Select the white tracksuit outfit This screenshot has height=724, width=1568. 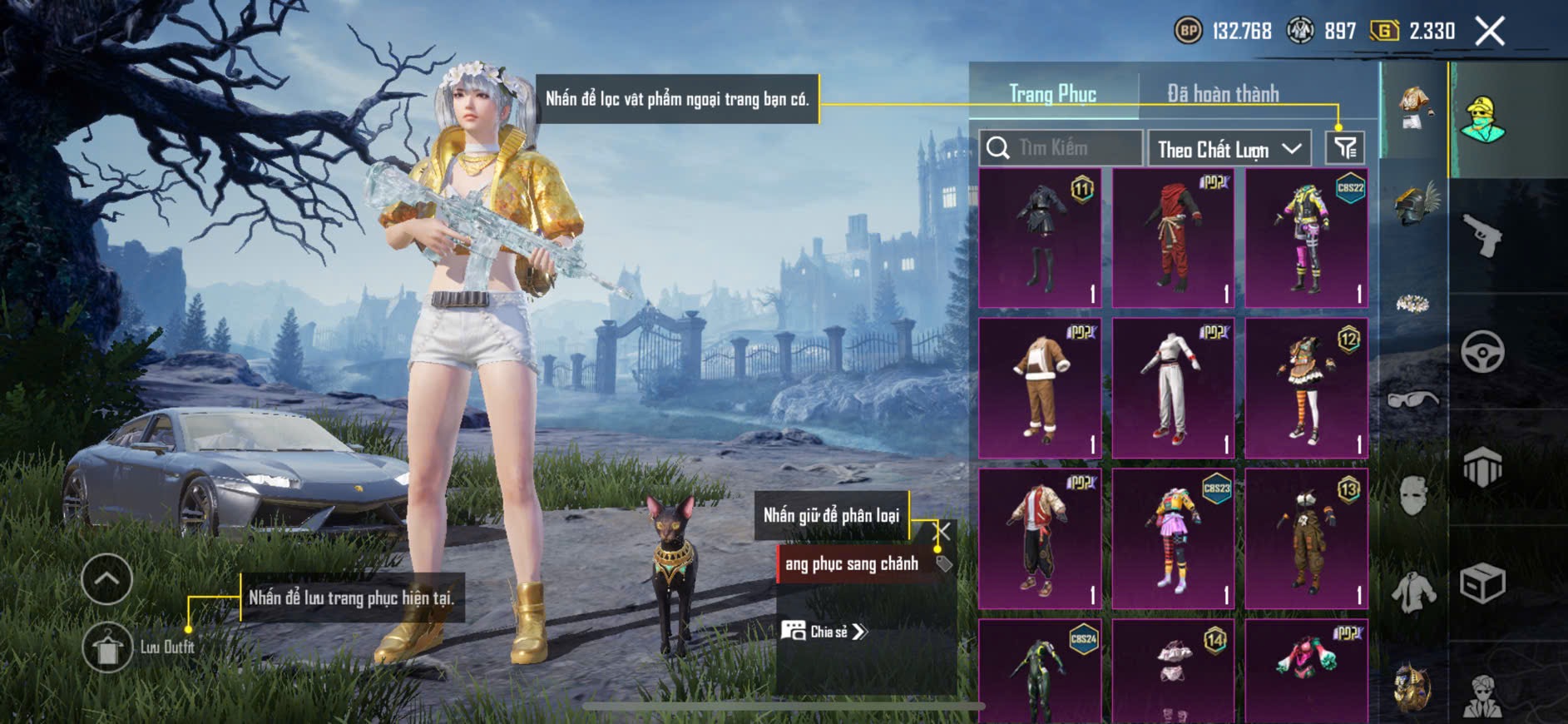pos(1173,388)
